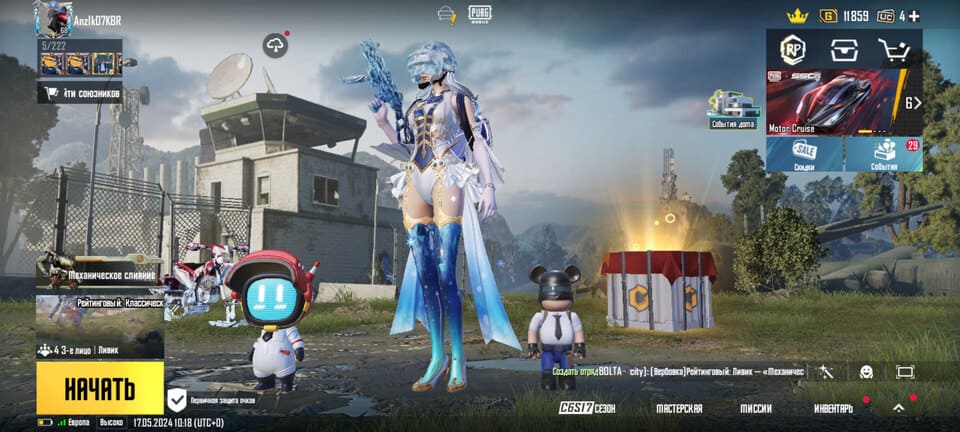The image size is (960, 432).
Task: Open the События events tile
Action: tap(883, 154)
